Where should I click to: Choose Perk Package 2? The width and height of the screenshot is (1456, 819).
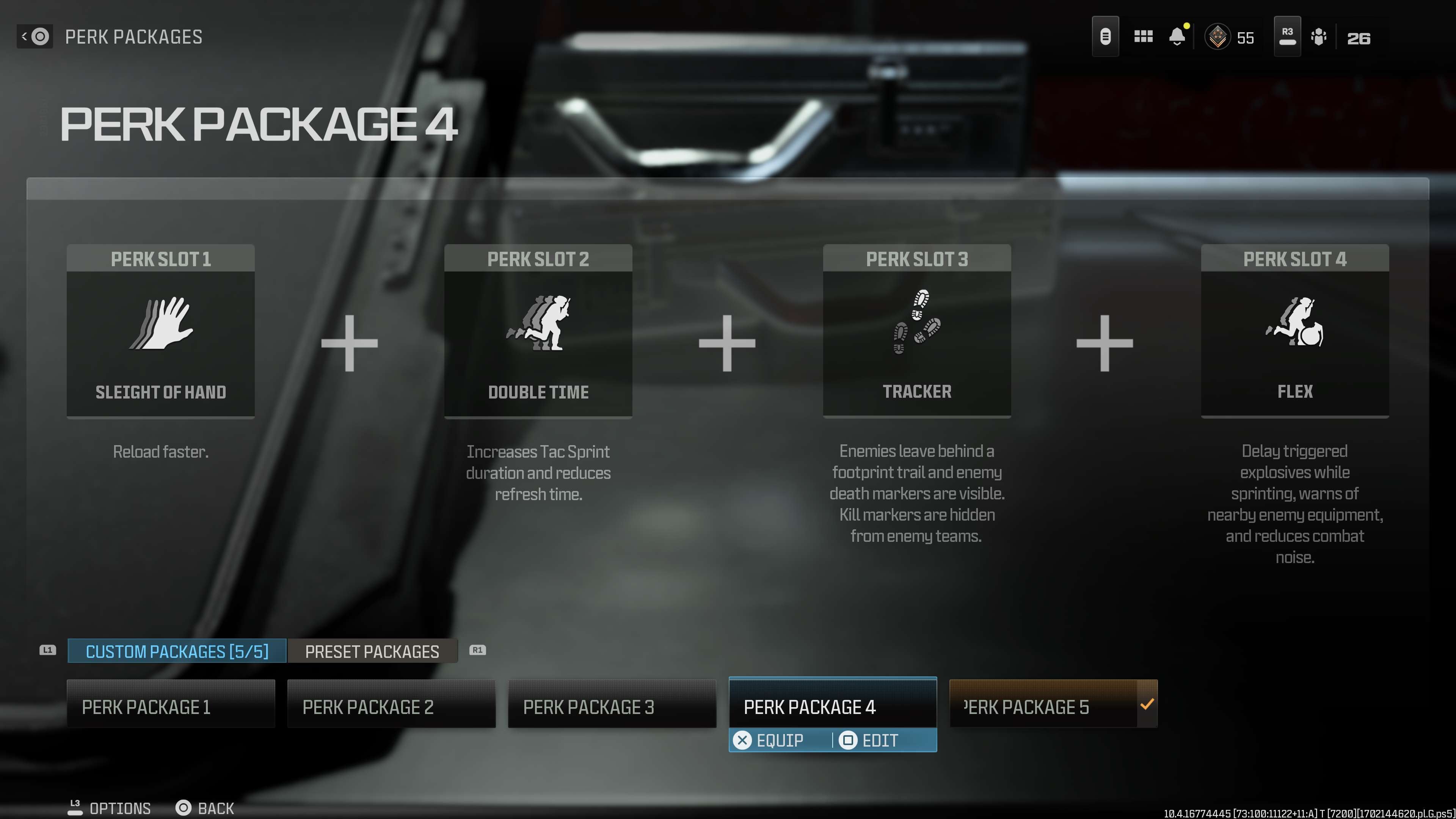[x=391, y=706]
